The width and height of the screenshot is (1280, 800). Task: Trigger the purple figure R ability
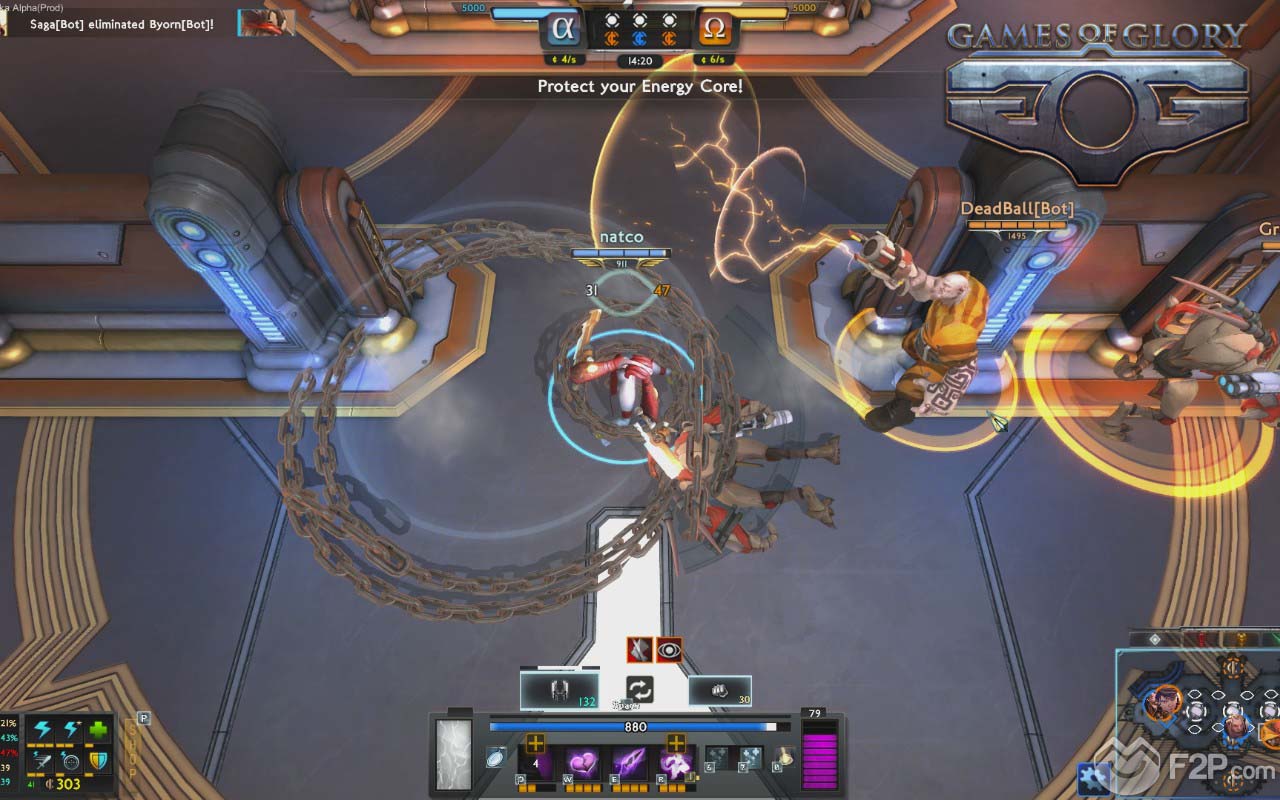(676, 764)
